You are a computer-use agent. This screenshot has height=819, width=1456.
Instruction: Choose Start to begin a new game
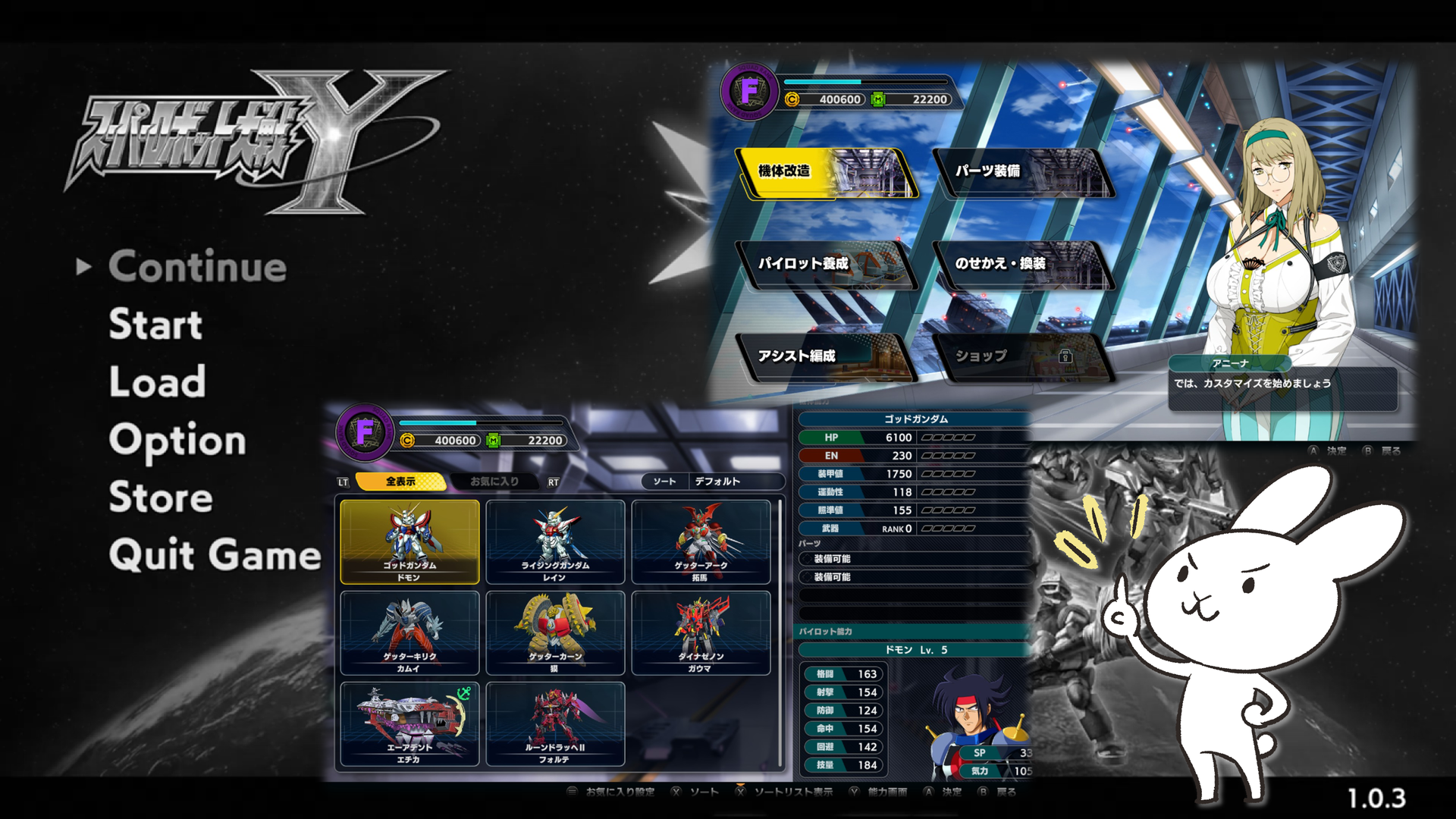155,325
